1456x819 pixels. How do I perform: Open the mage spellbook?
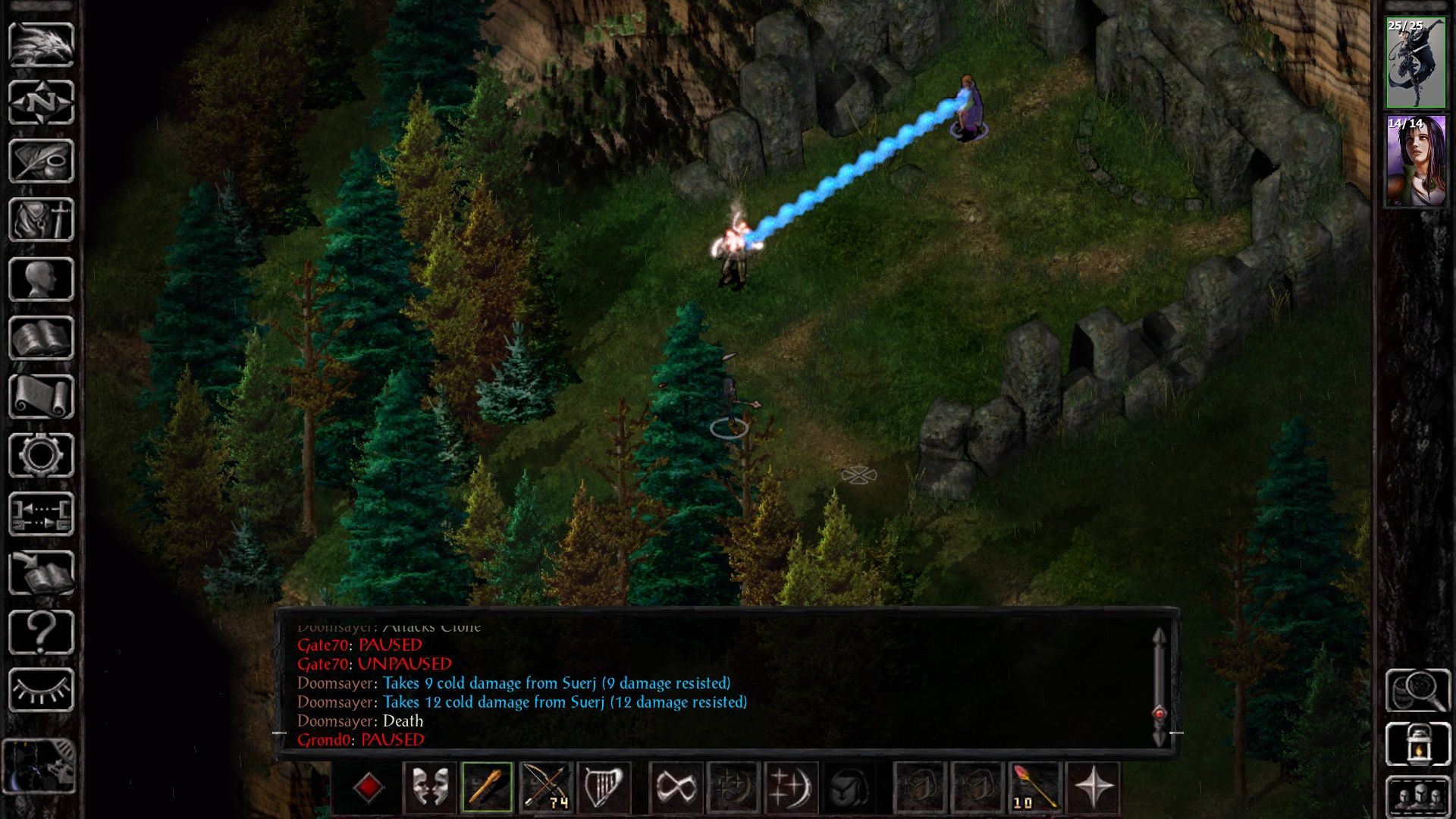click(42, 335)
